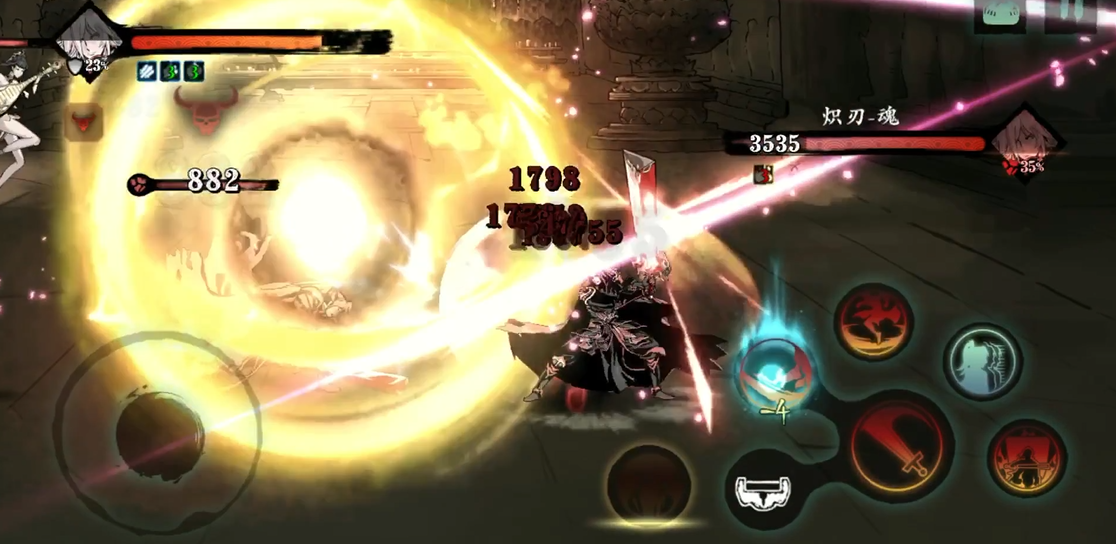Tap the dark orb with golden glow
This screenshot has height=544, width=1116.
coord(649,485)
